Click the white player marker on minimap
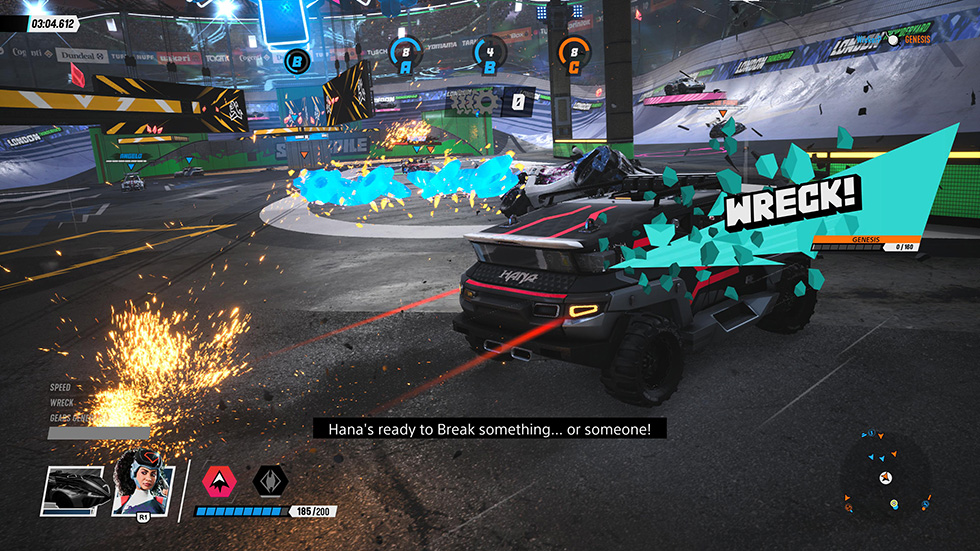 [885, 479]
